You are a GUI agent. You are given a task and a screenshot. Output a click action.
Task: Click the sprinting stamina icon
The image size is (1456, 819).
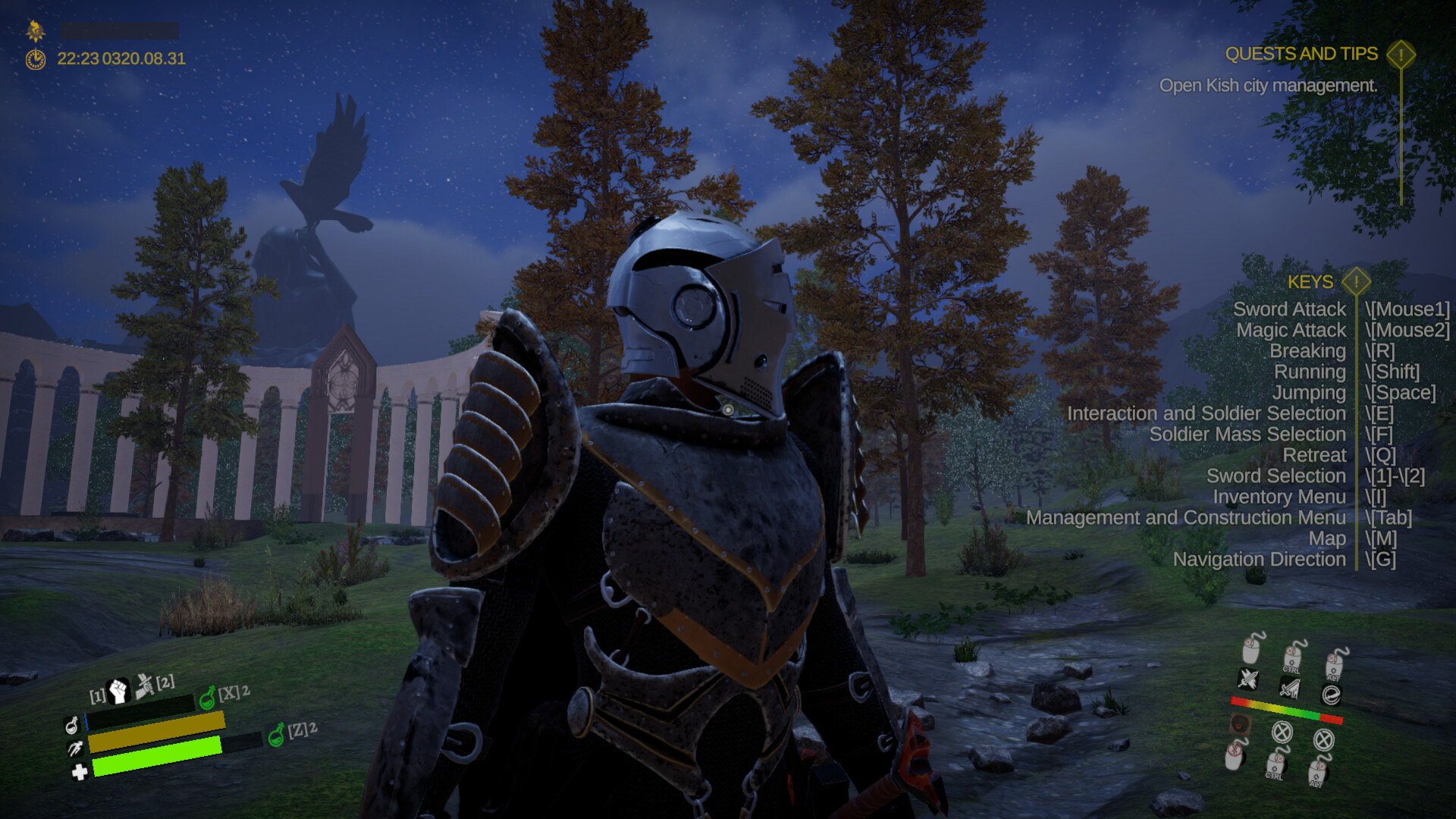tap(75, 750)
